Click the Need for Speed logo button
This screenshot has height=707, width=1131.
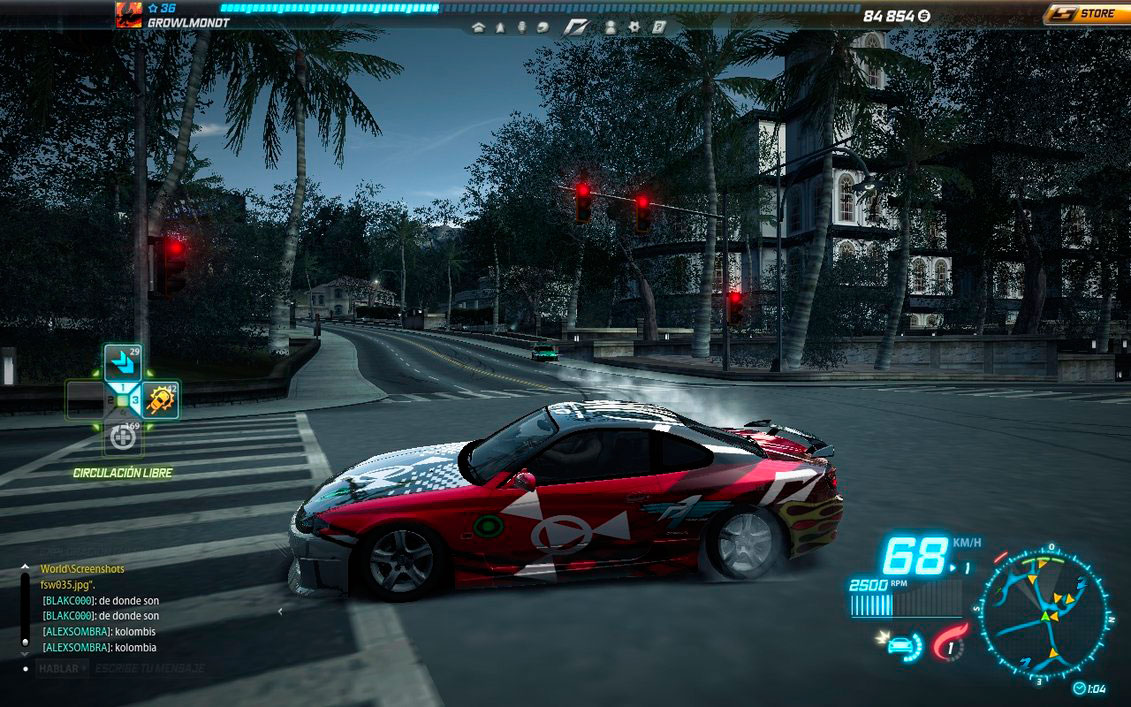point(577,27)
